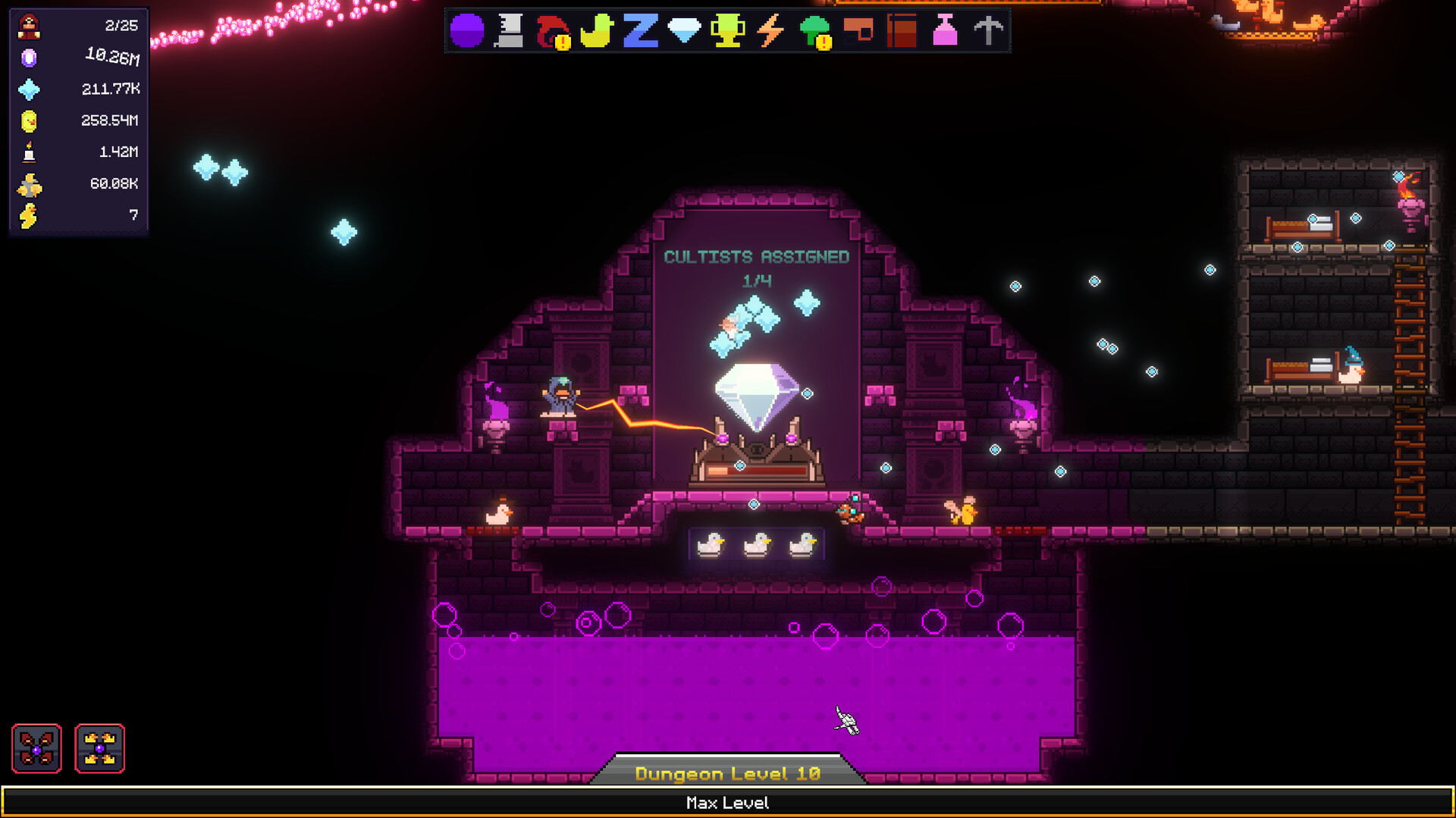Open the red book panel in the toolbar
The image size is (1456, 818).
tap(900, 31)
